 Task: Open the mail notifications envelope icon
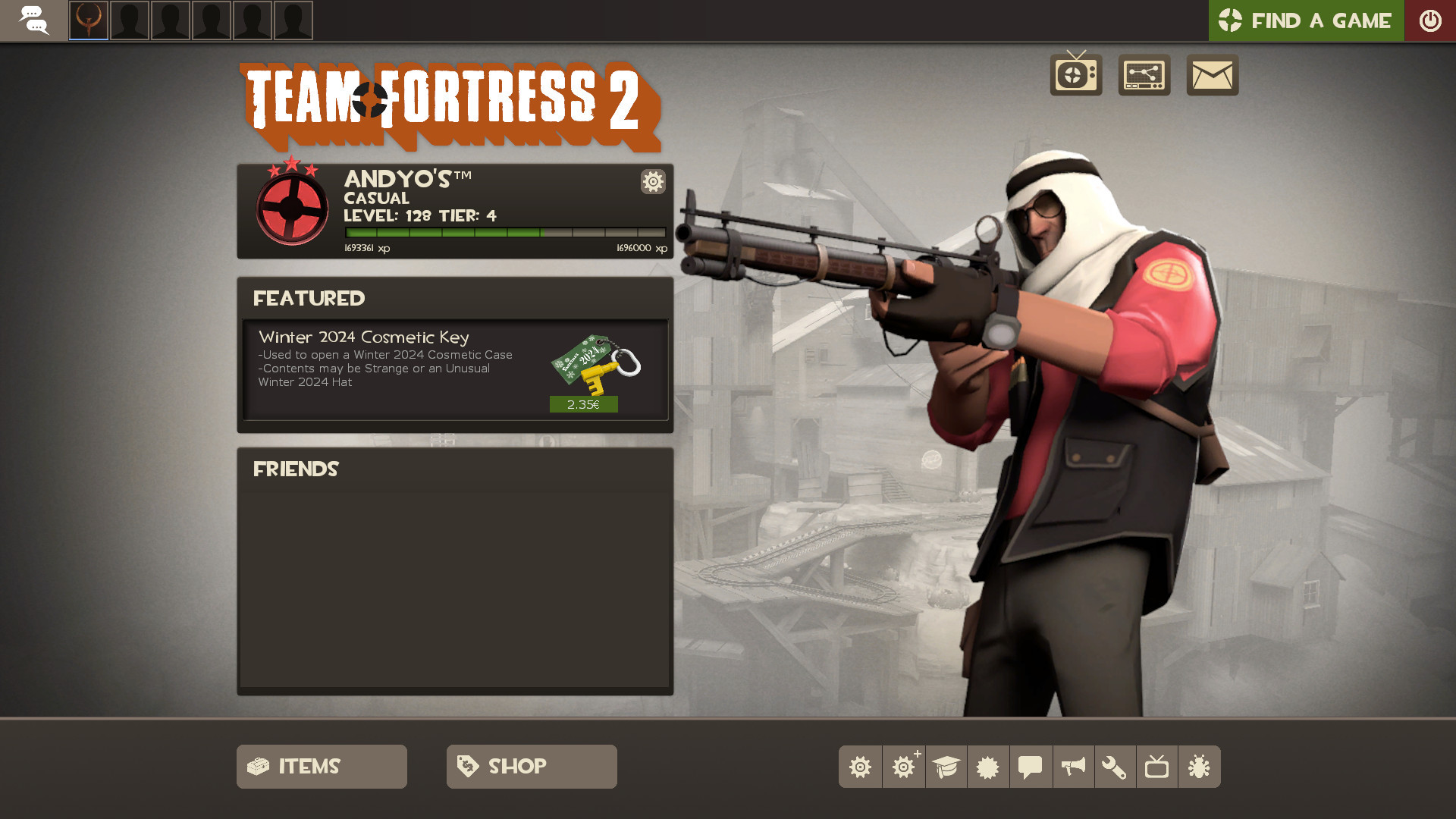point(1211,75)
